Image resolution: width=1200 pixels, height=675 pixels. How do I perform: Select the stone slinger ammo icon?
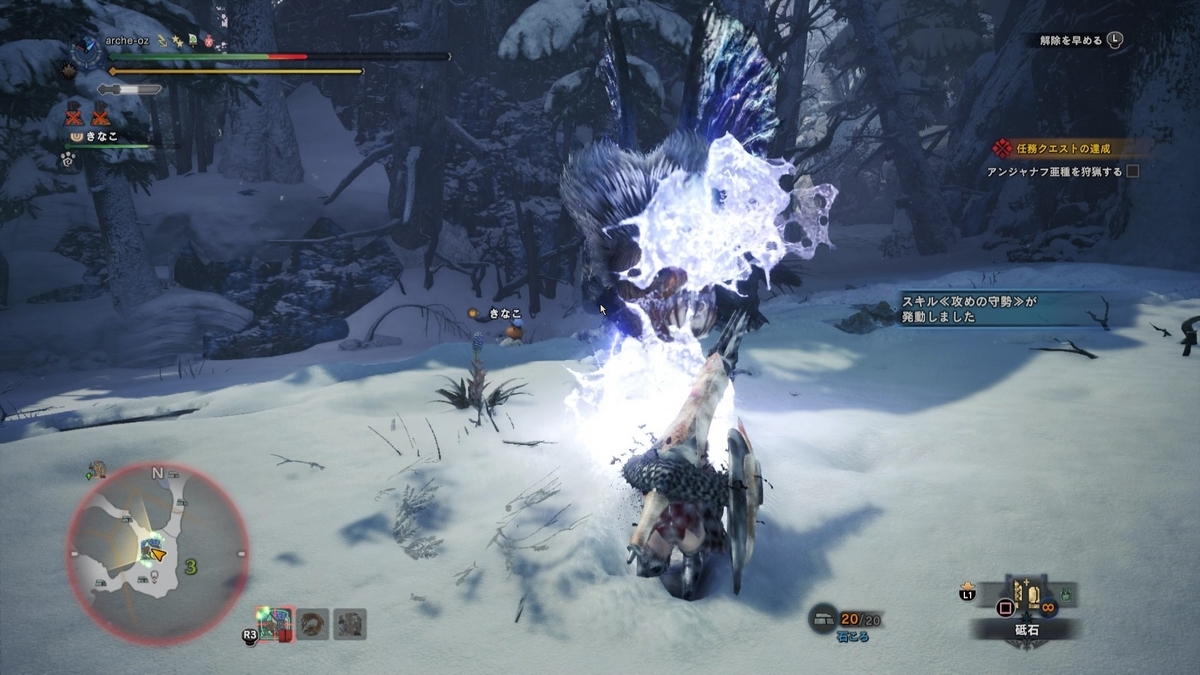824,616
